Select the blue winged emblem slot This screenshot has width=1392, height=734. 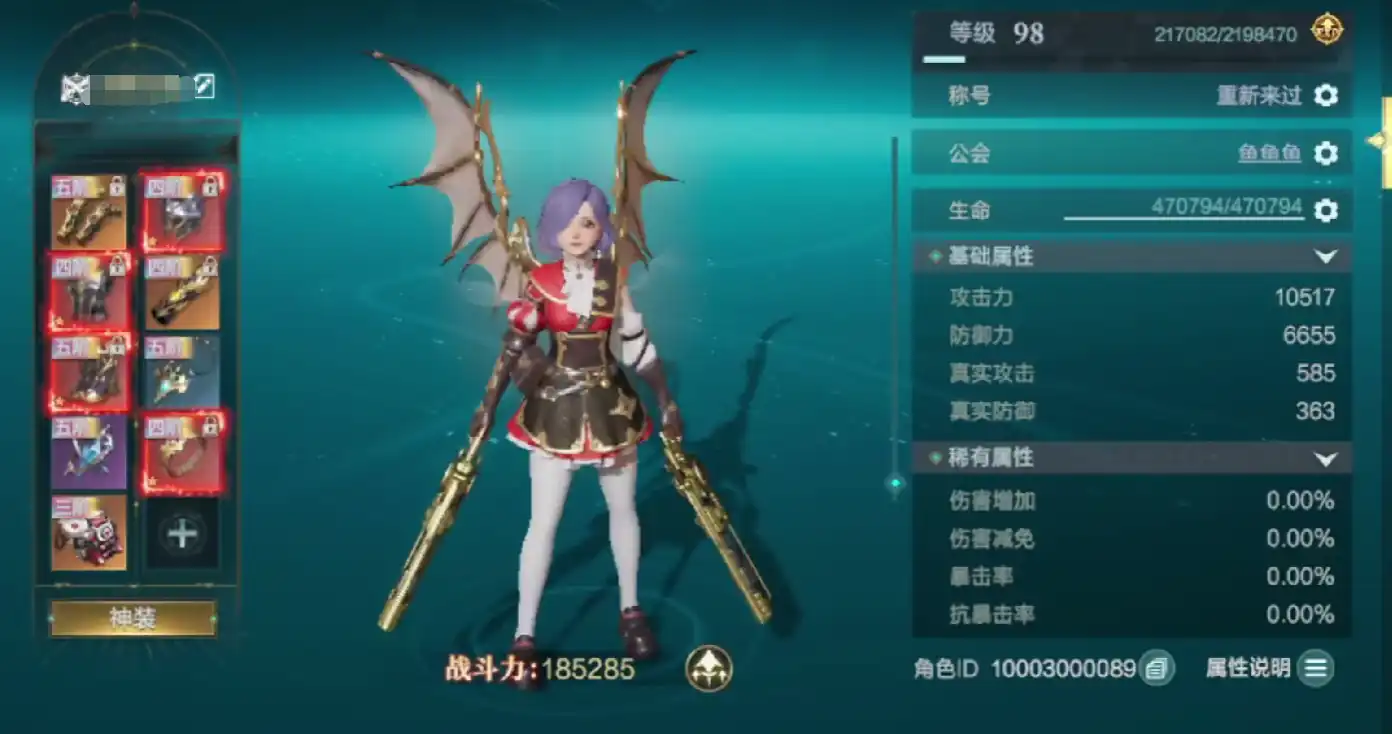tap(89, 452)
